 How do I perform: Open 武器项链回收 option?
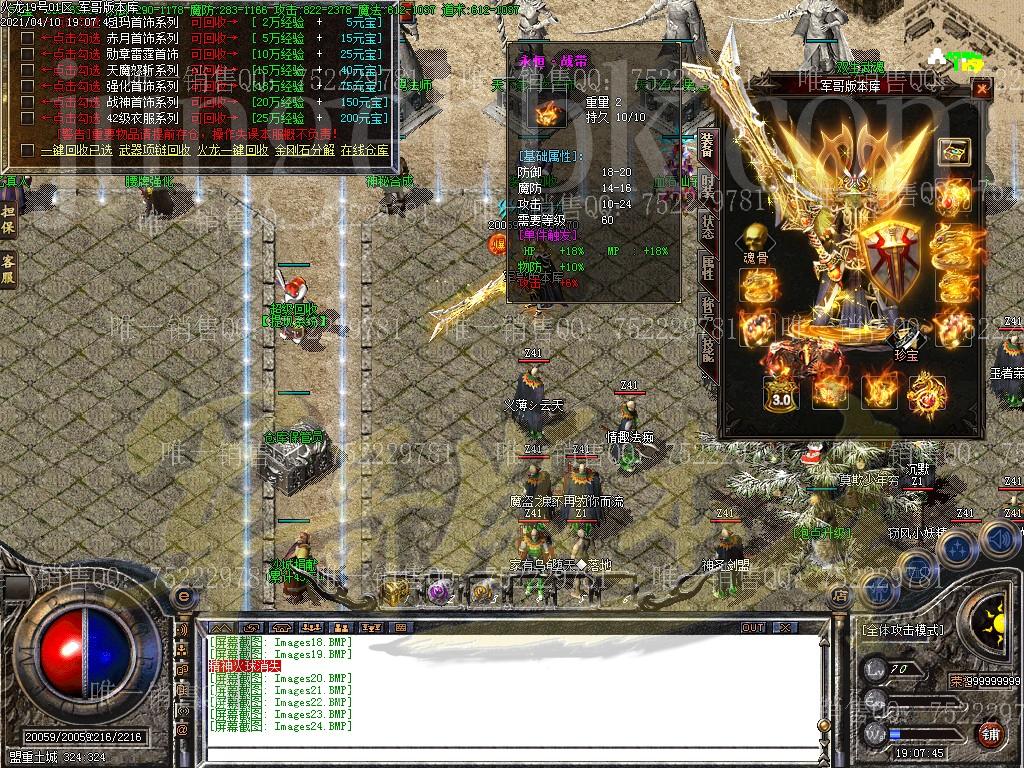click(153, 150)
